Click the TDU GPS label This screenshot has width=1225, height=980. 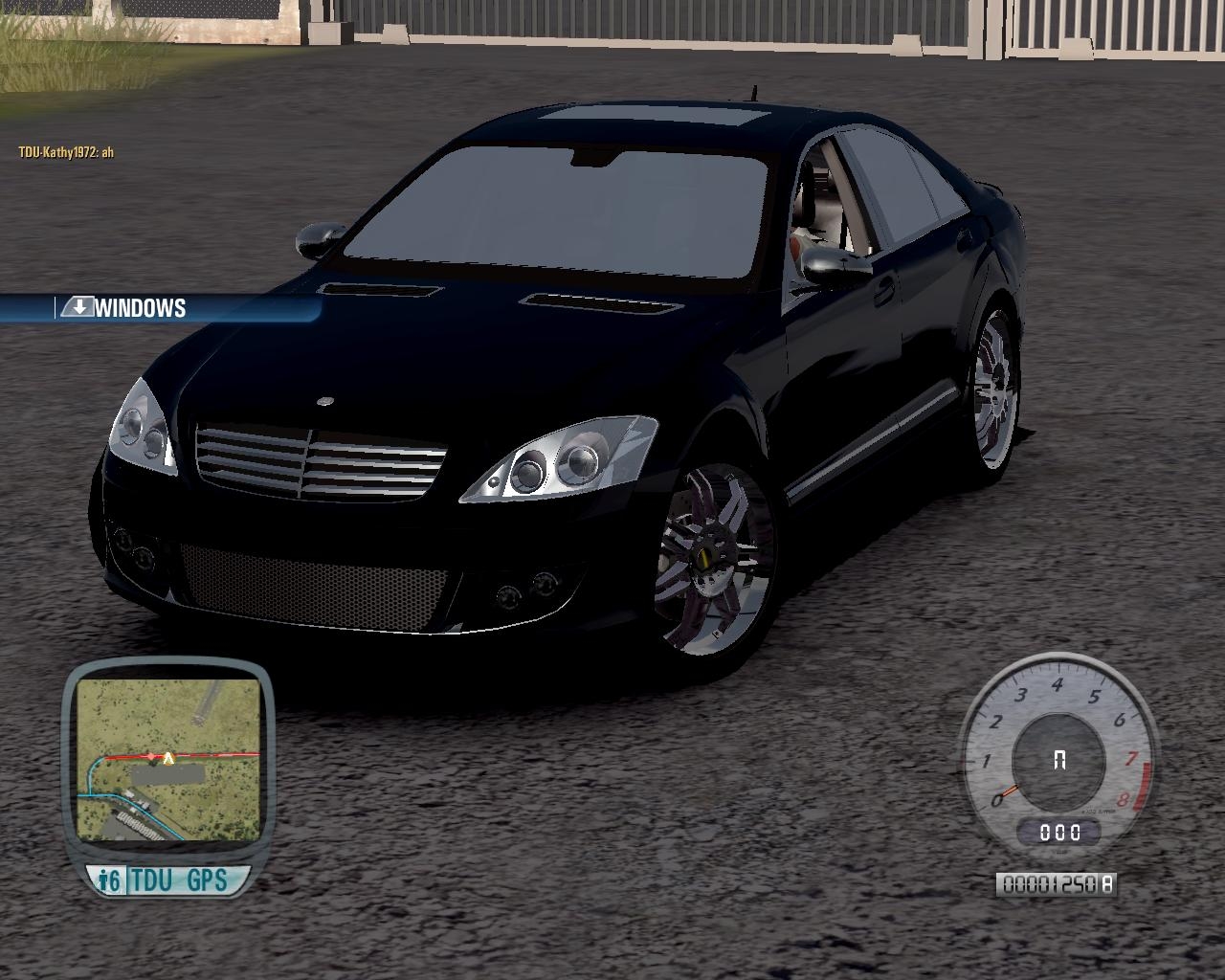(x=178, y=880)
